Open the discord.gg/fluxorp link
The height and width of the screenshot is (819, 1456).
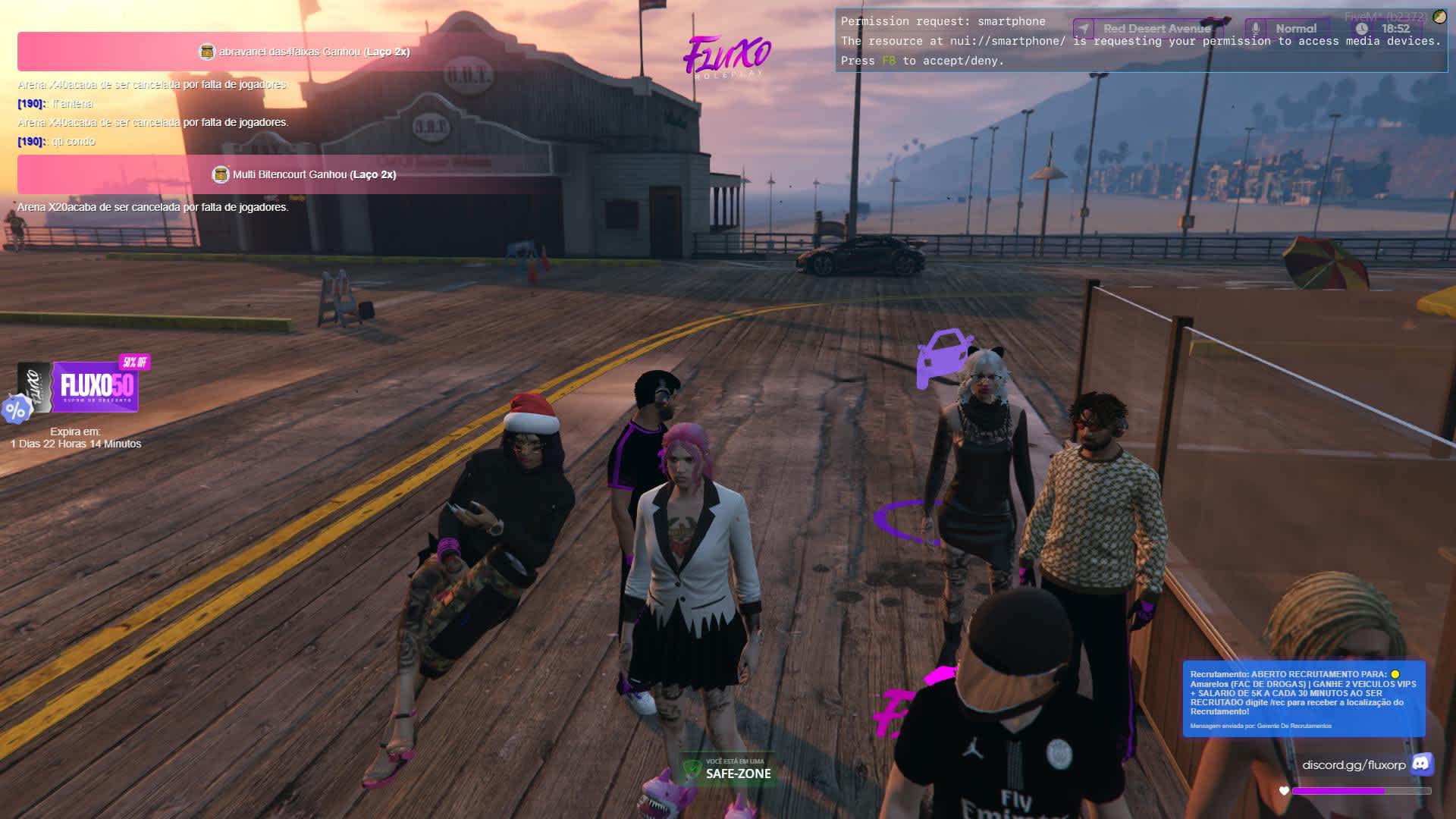pos(1354,765)
